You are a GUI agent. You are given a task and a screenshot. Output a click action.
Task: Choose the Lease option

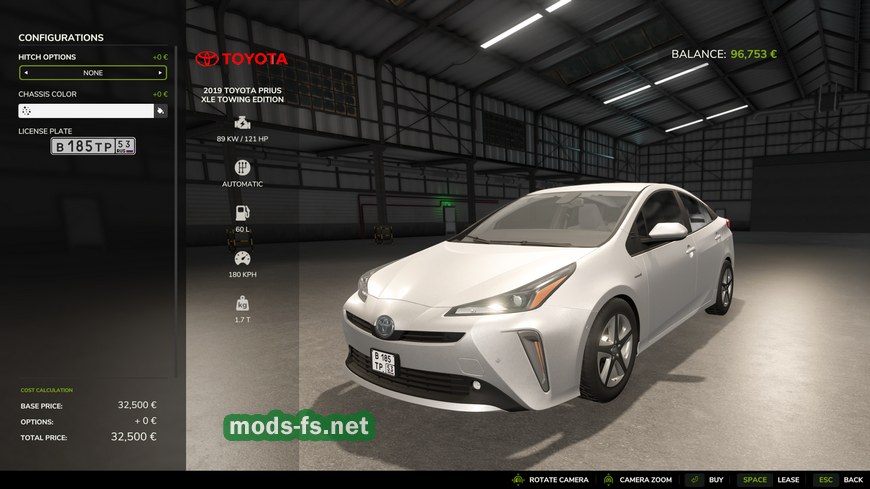pos(788,480)
